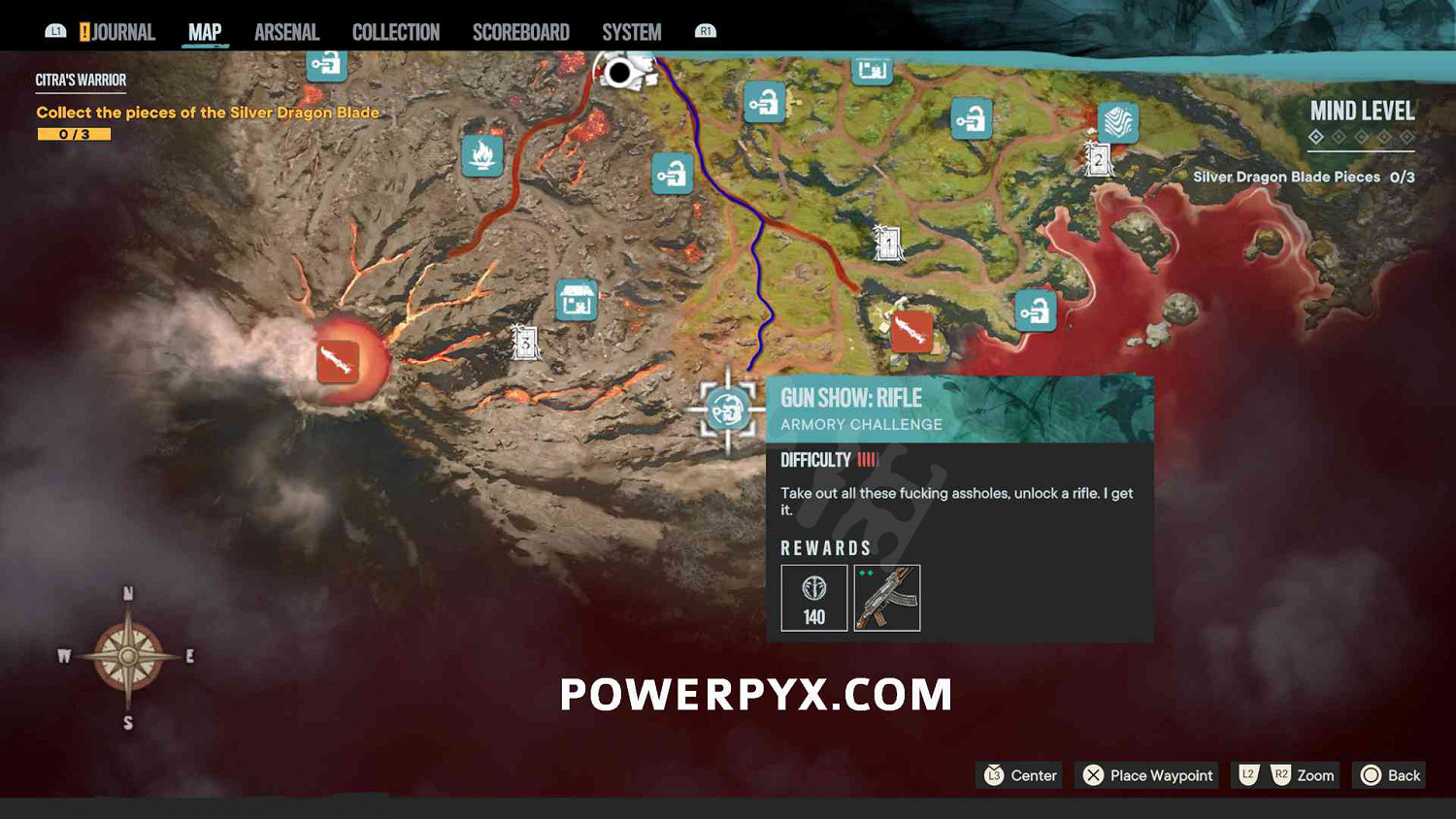Viewport: 1456px width, 819px height.
Task: Open the SYSTEM menu
Action: point(631,31)
